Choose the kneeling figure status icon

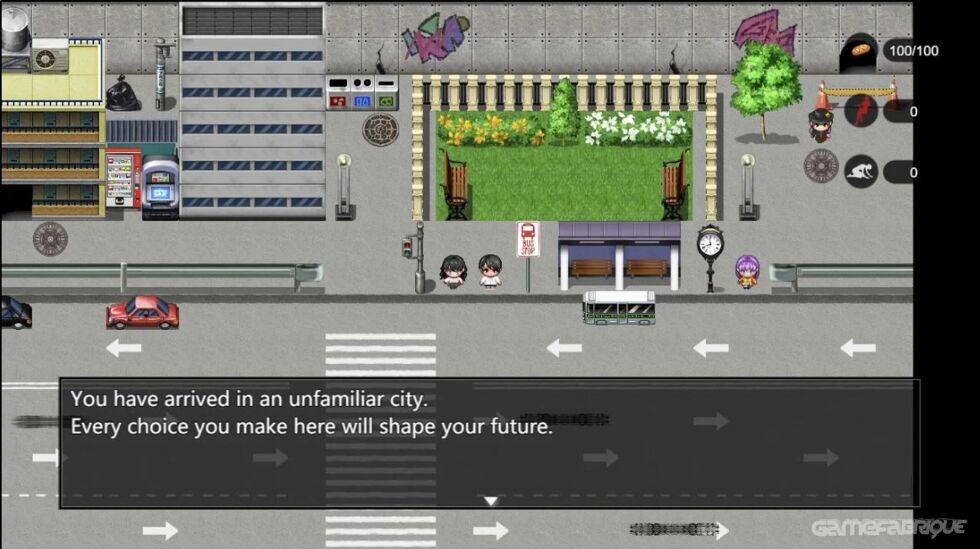click(x=861, y=172)
